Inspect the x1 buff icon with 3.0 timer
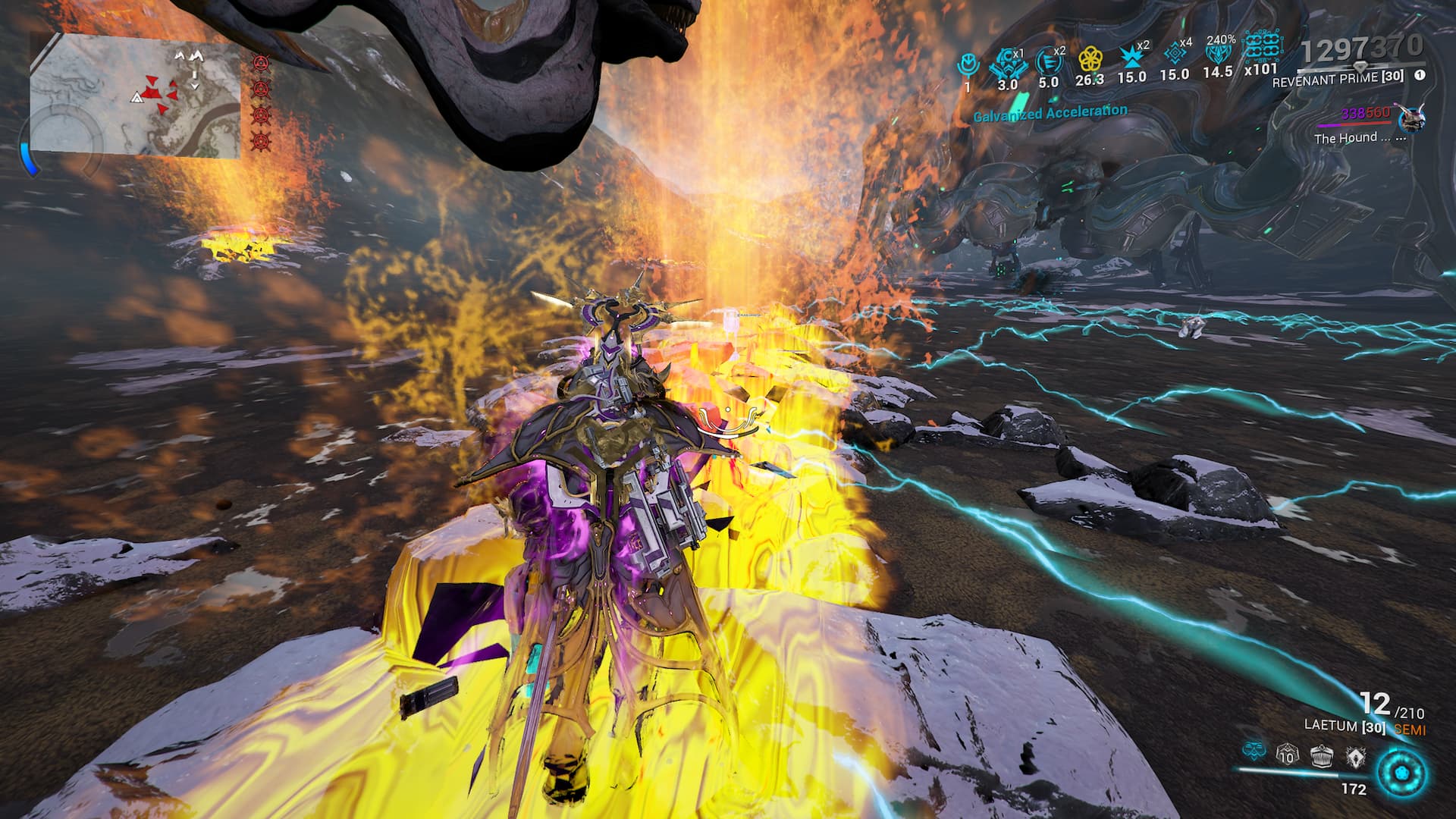 [x=1007, y=62]
